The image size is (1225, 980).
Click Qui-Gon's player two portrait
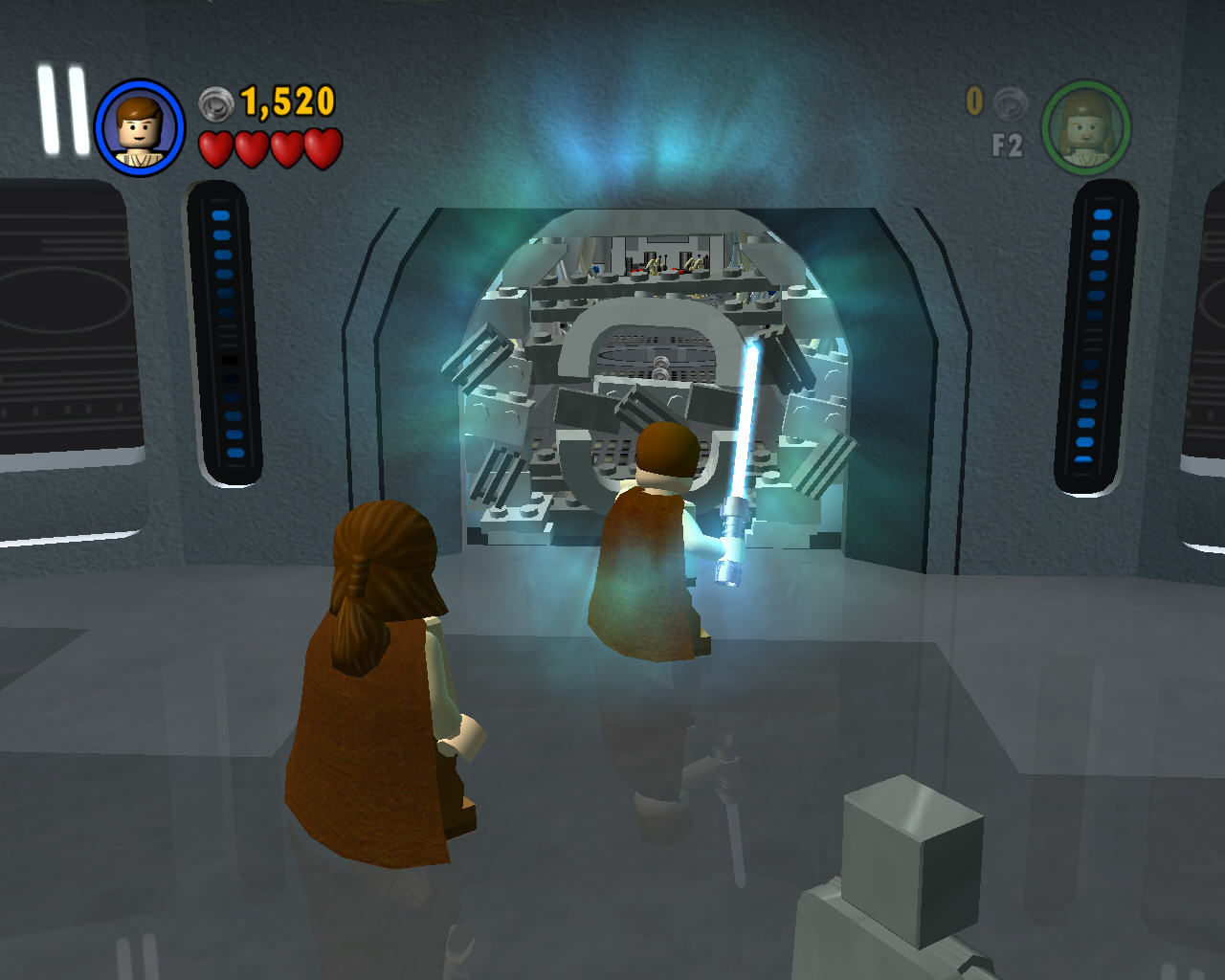pyautogui.click(x=1085, y=128)
